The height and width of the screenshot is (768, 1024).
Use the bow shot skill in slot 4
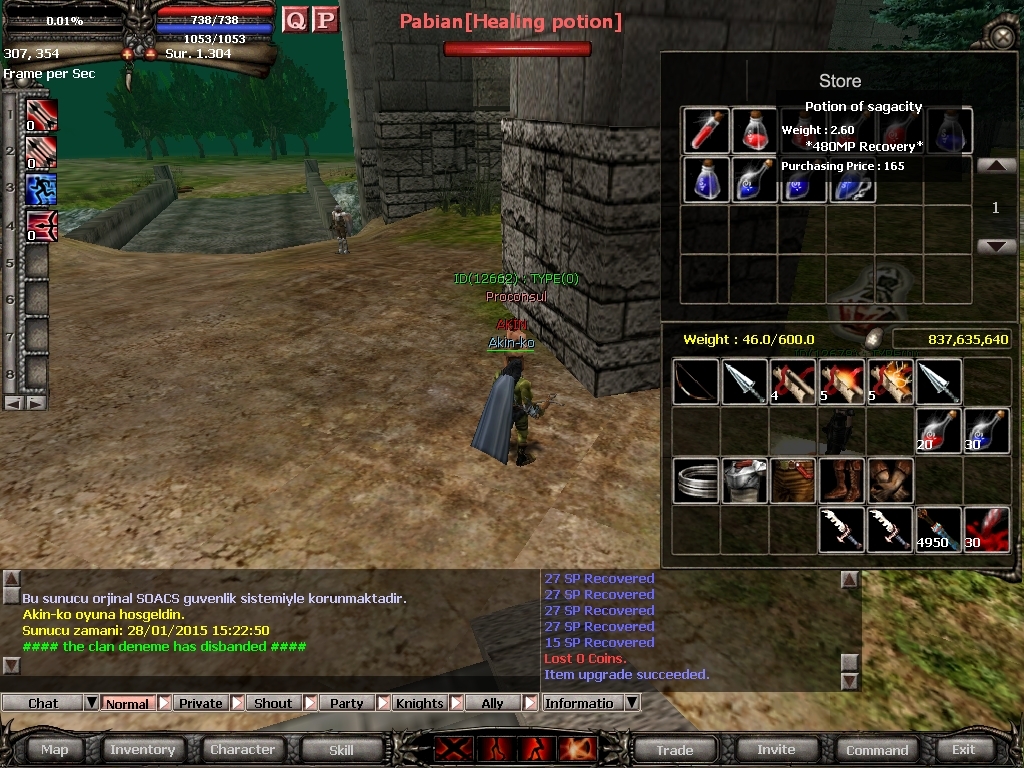coord(40,227)
